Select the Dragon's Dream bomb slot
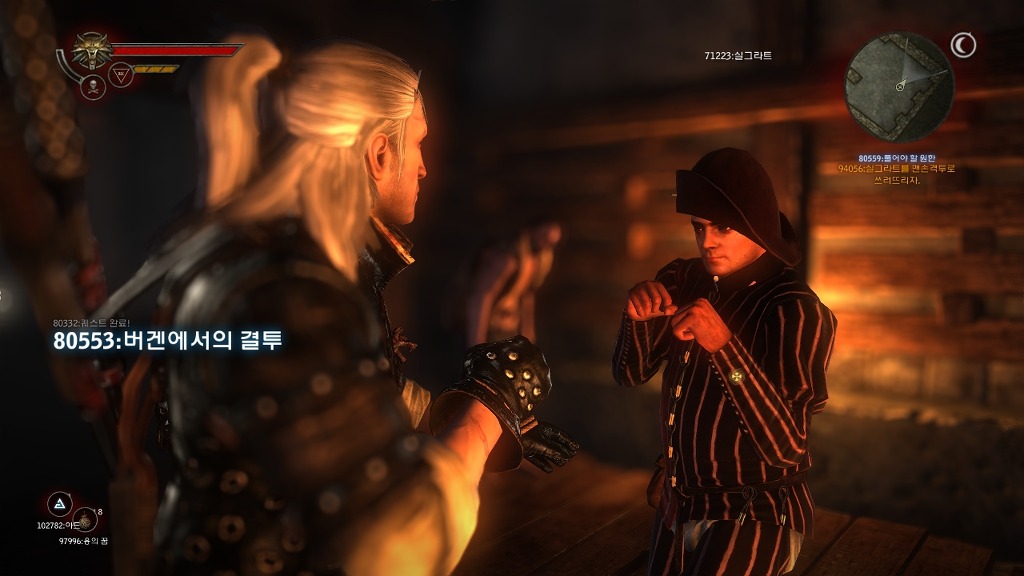 (85, 520)
